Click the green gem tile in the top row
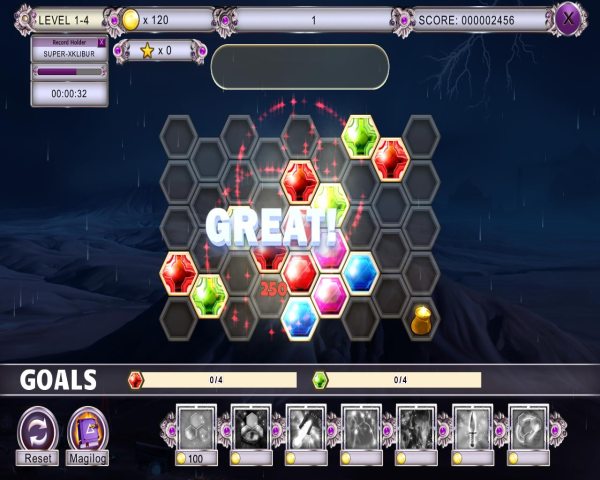 pyautogui.click(x=359, y=134)
